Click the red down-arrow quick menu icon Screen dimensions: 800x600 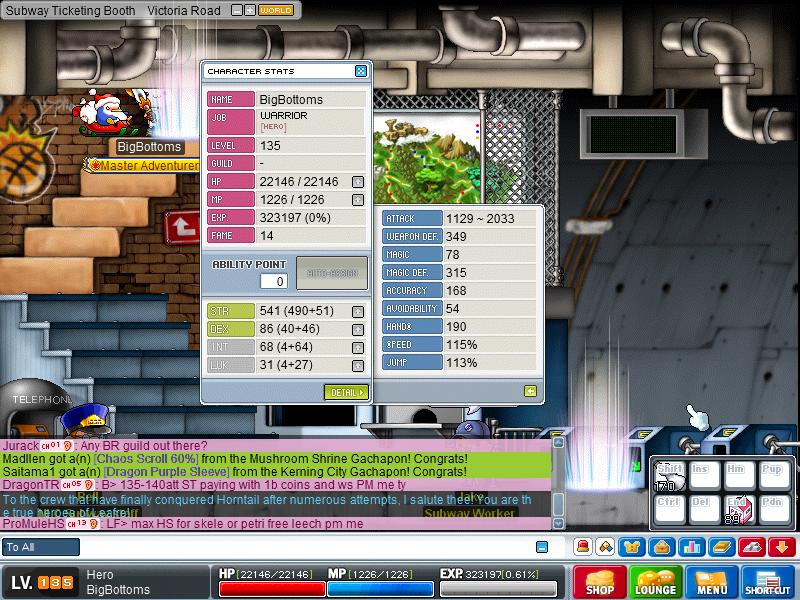pos(782,547)
